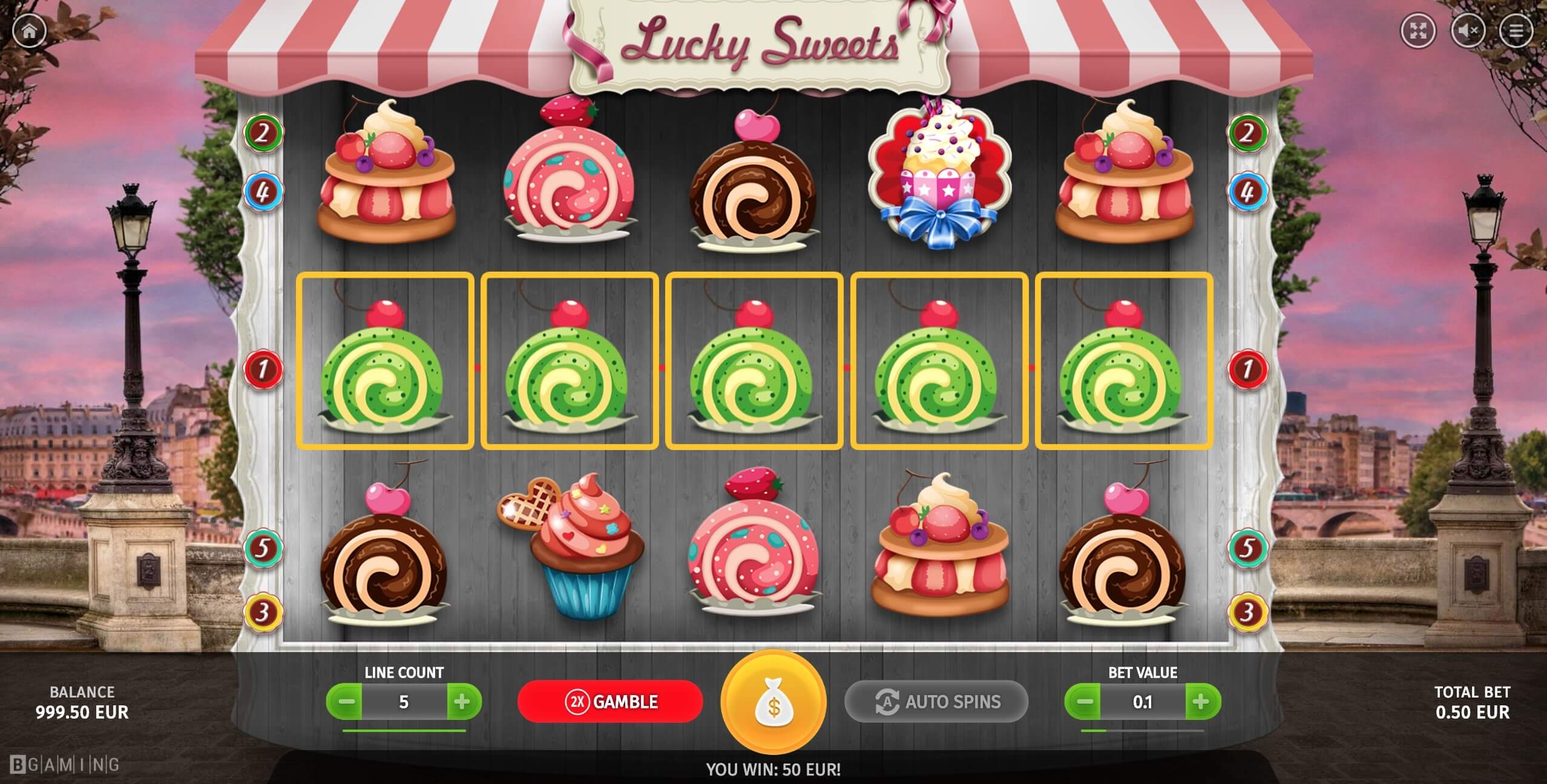Viewport: 1547px width, 784px height.
Task: Lower the bet value
Action: click(x=1085, y=702)
